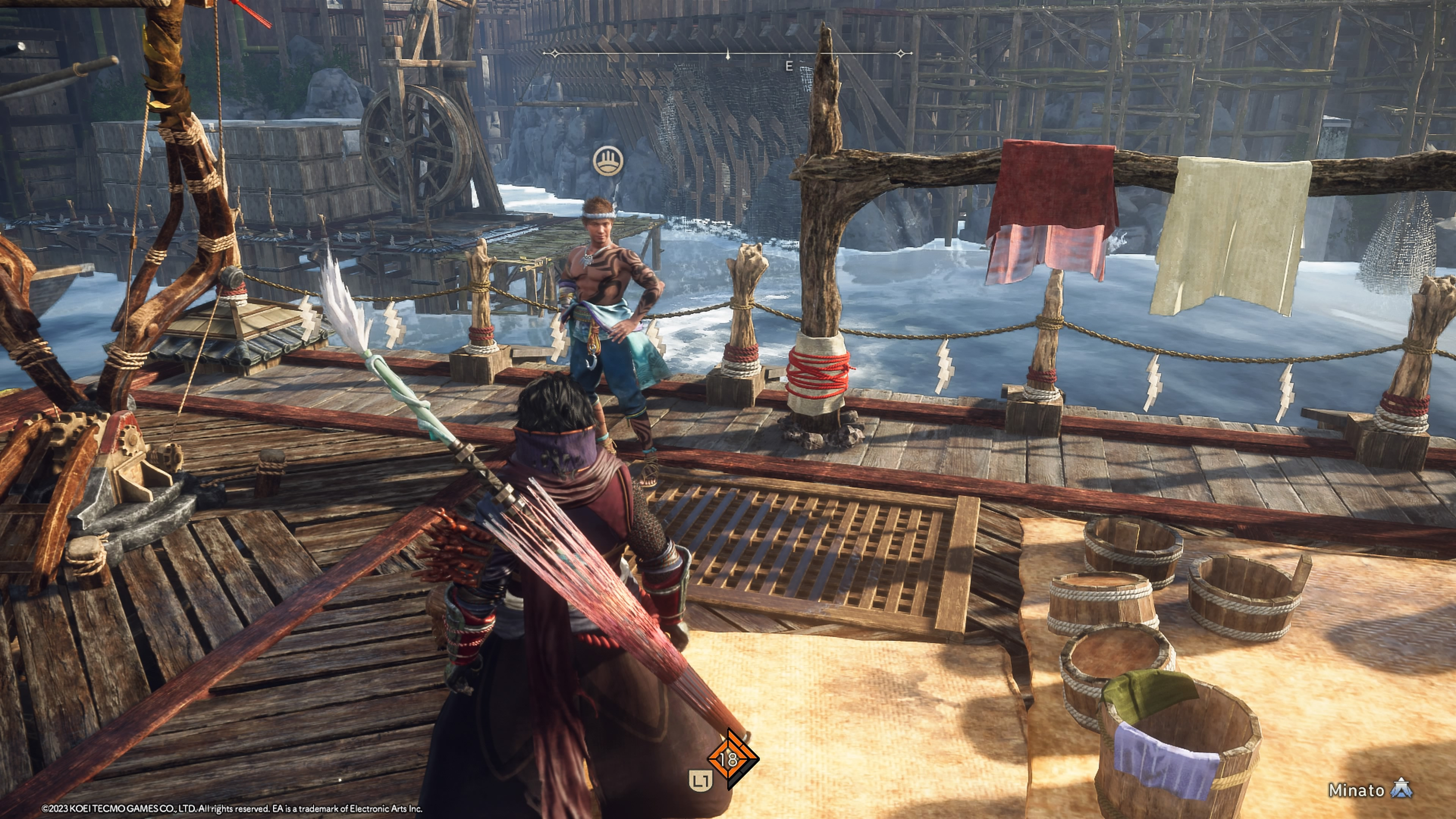This screenshot has height=819, width=1456.
Task: Select the compass bar at the top
Action: 728,54
